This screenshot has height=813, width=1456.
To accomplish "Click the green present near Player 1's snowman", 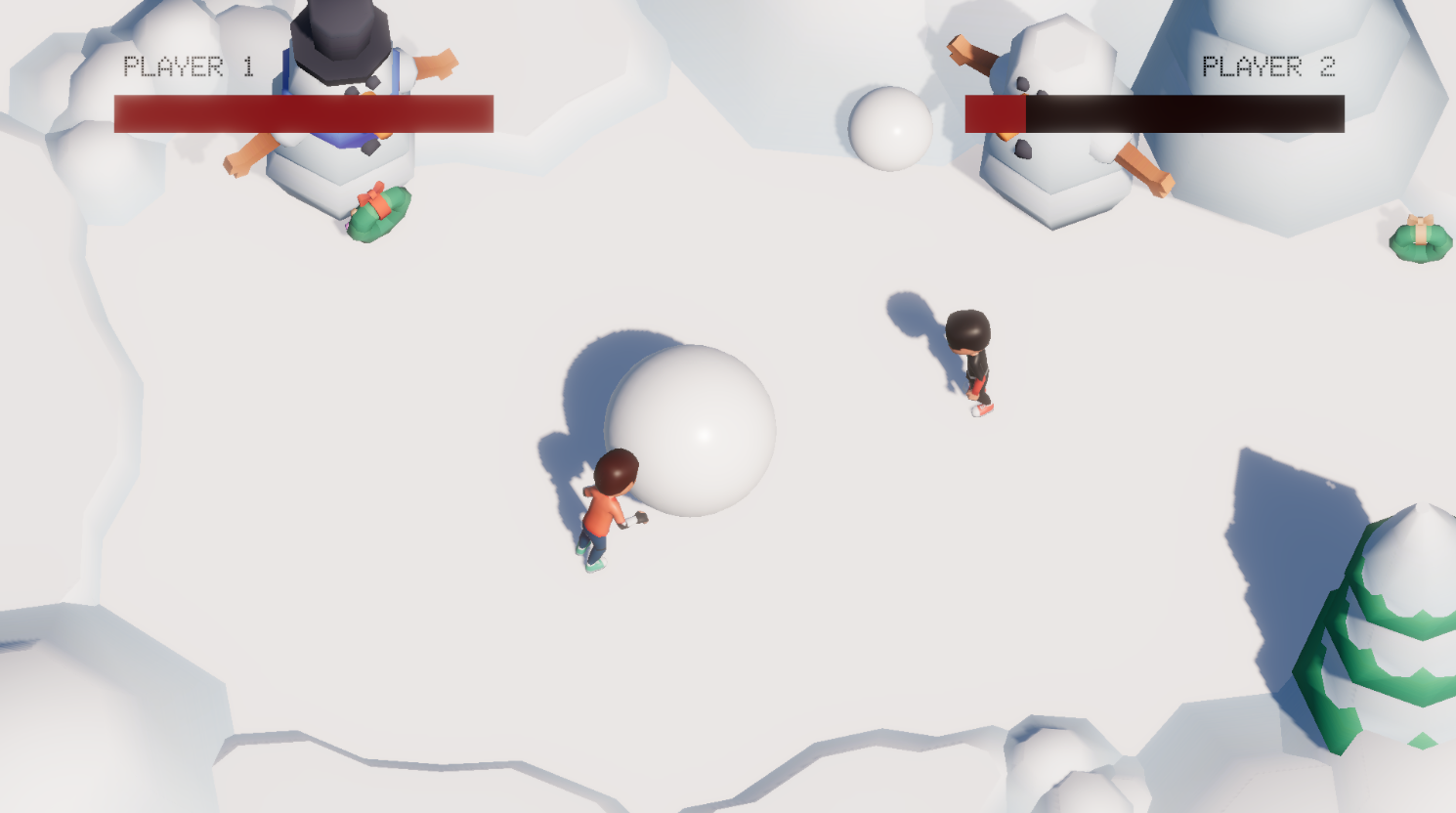I will point(379,215).
